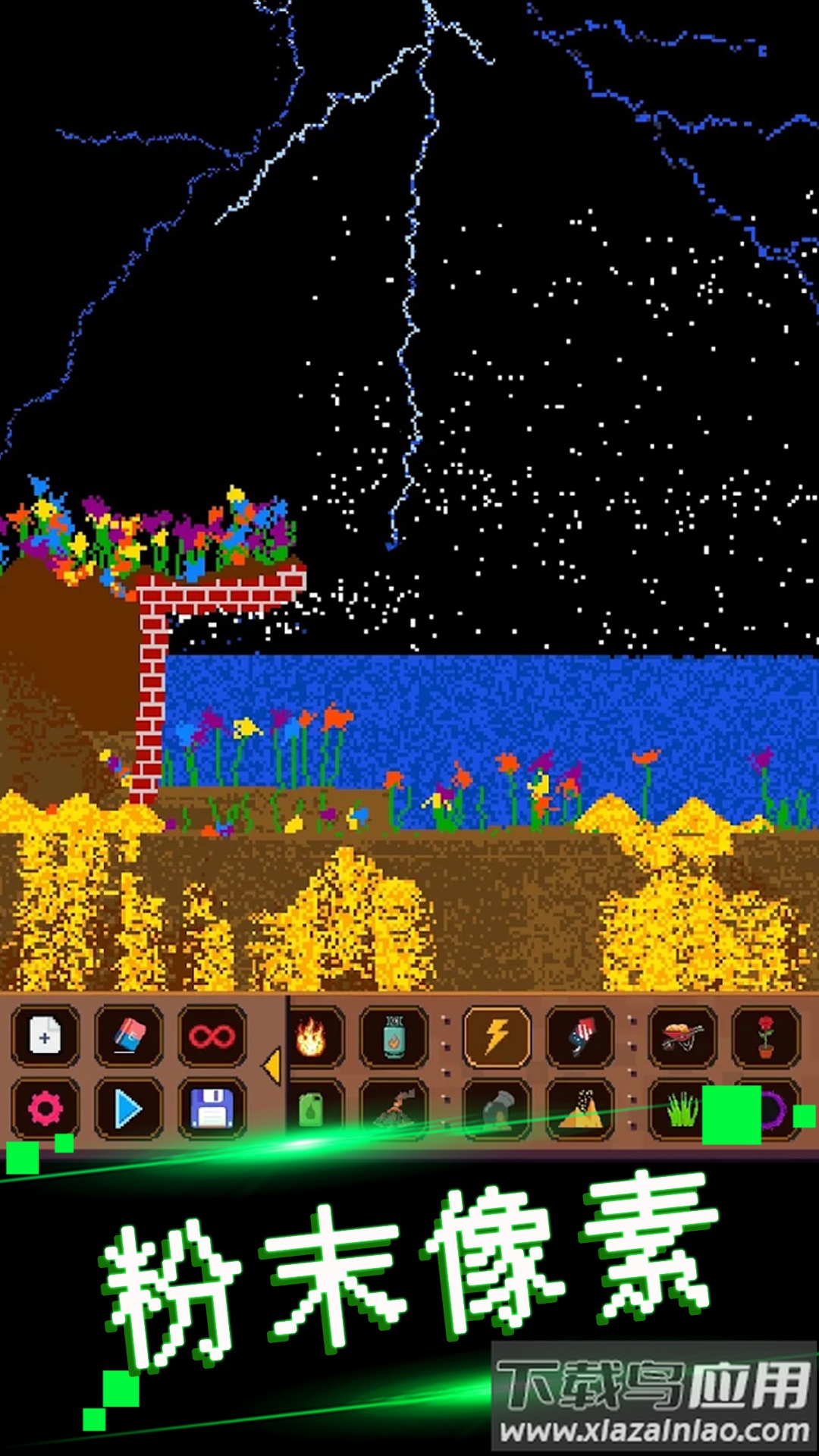Viewport: 819px width, 1456px height.
Task: Select the gas canister element
Action: (x=394, y=1037)
